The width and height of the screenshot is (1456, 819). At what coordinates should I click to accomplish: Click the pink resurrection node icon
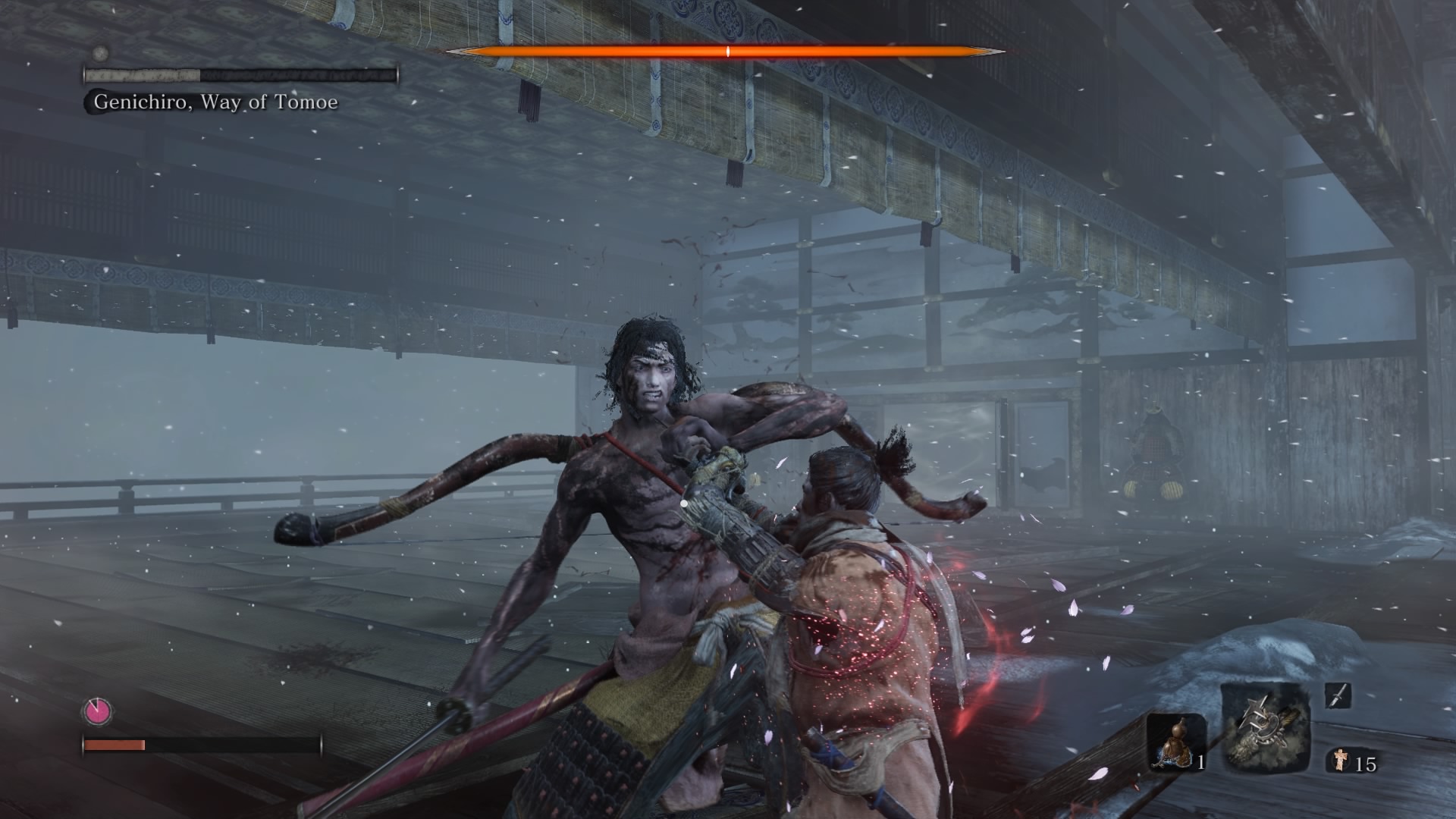pos(98,711)
